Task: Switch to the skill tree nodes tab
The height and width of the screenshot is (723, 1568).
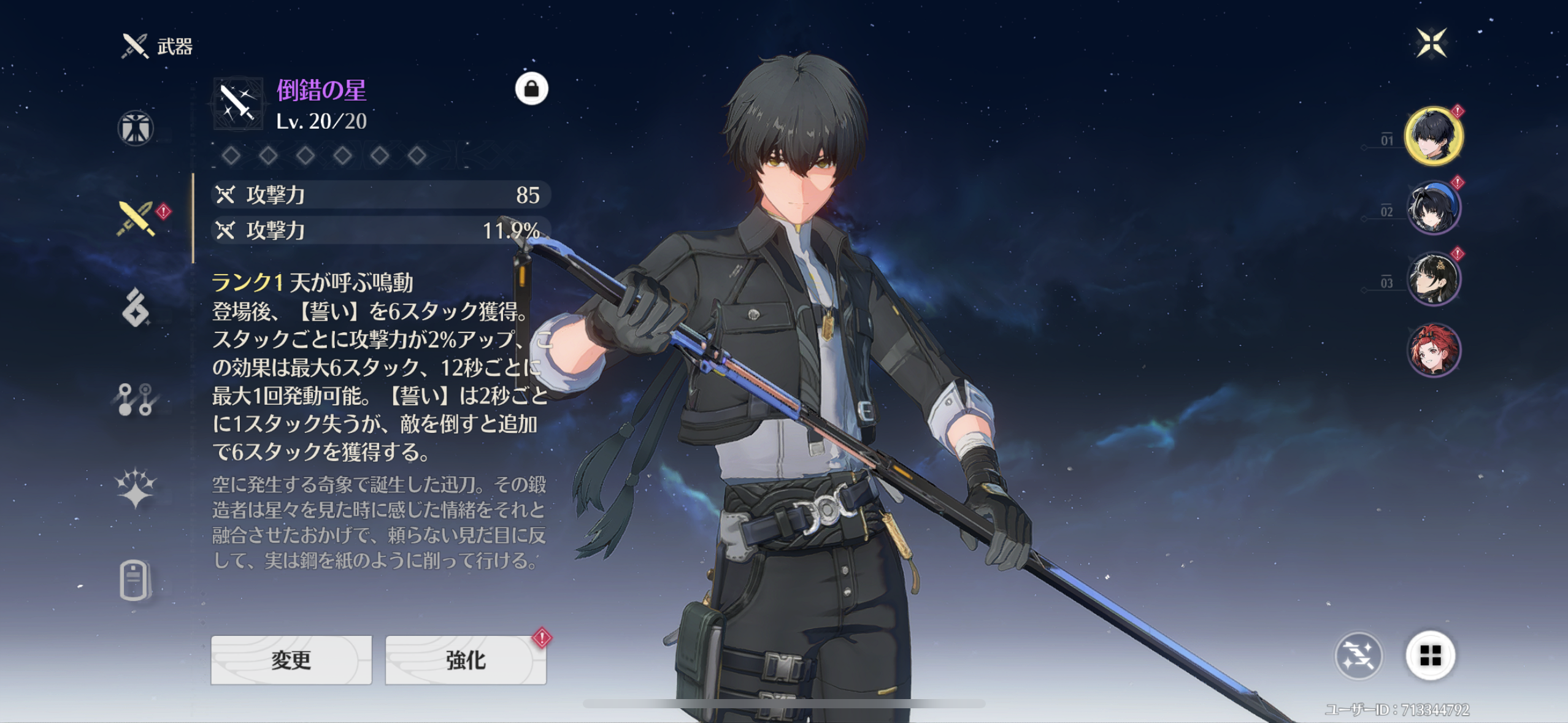Action: coord(136,399)
